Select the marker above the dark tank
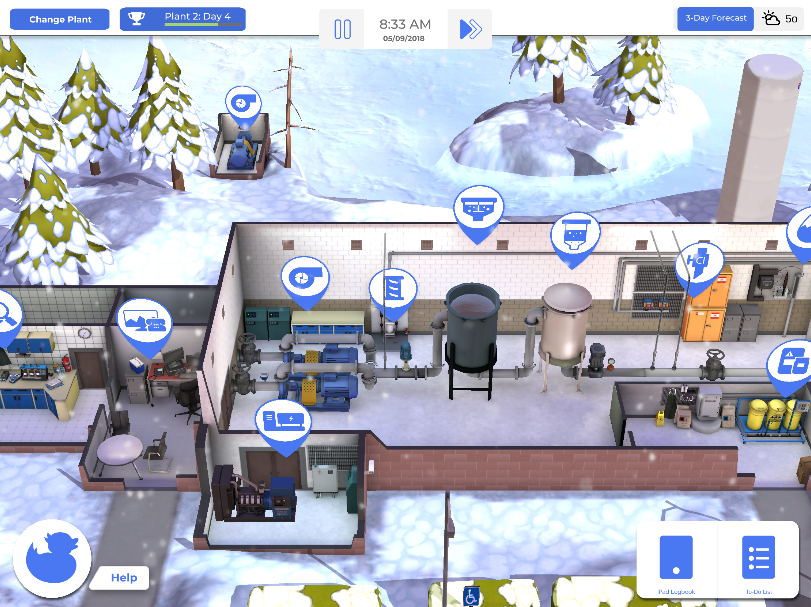Image resolution: width=811 pixels, height=607 pixels. click(478, 209)
